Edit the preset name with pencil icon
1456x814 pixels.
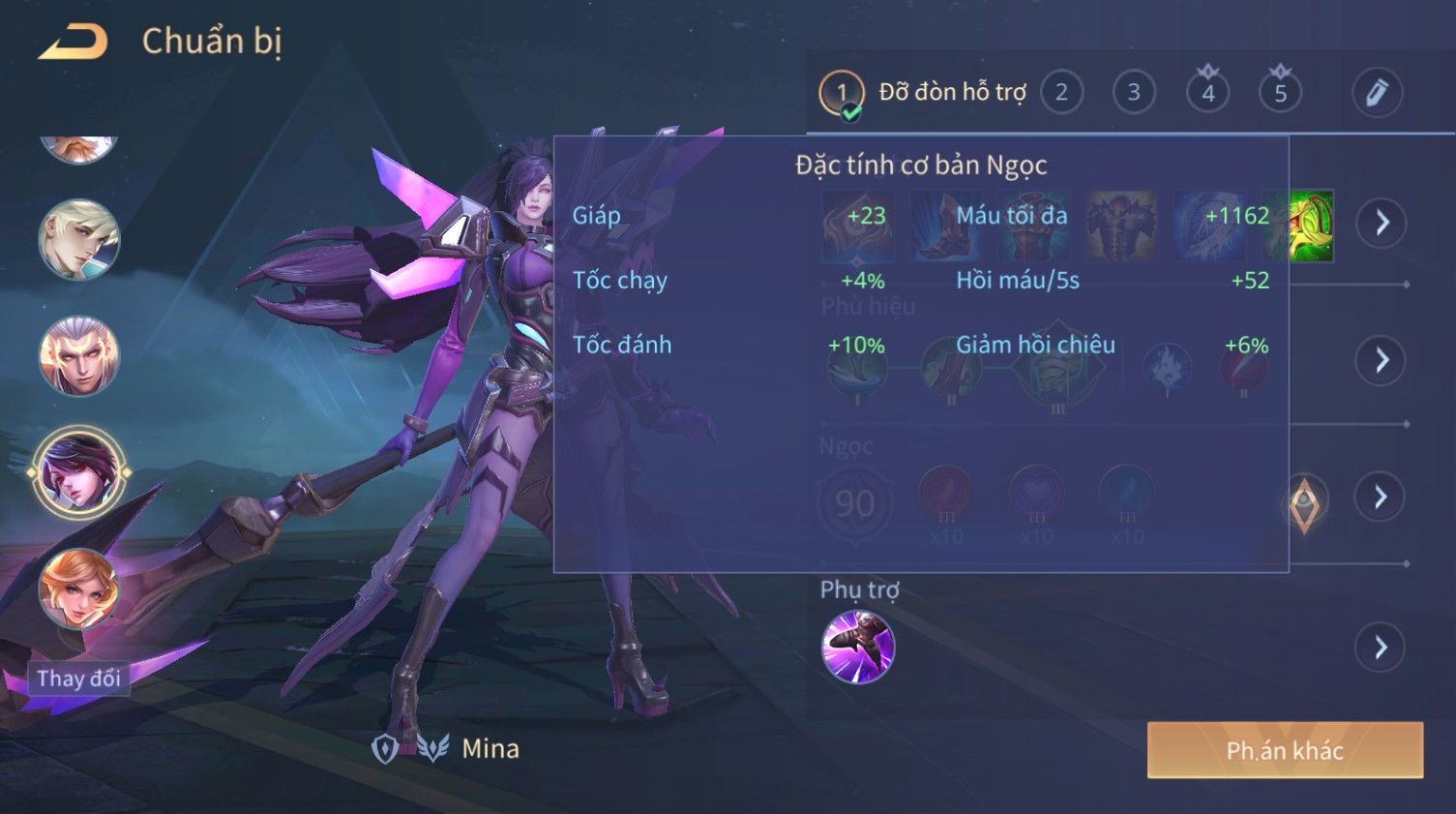1376,93
